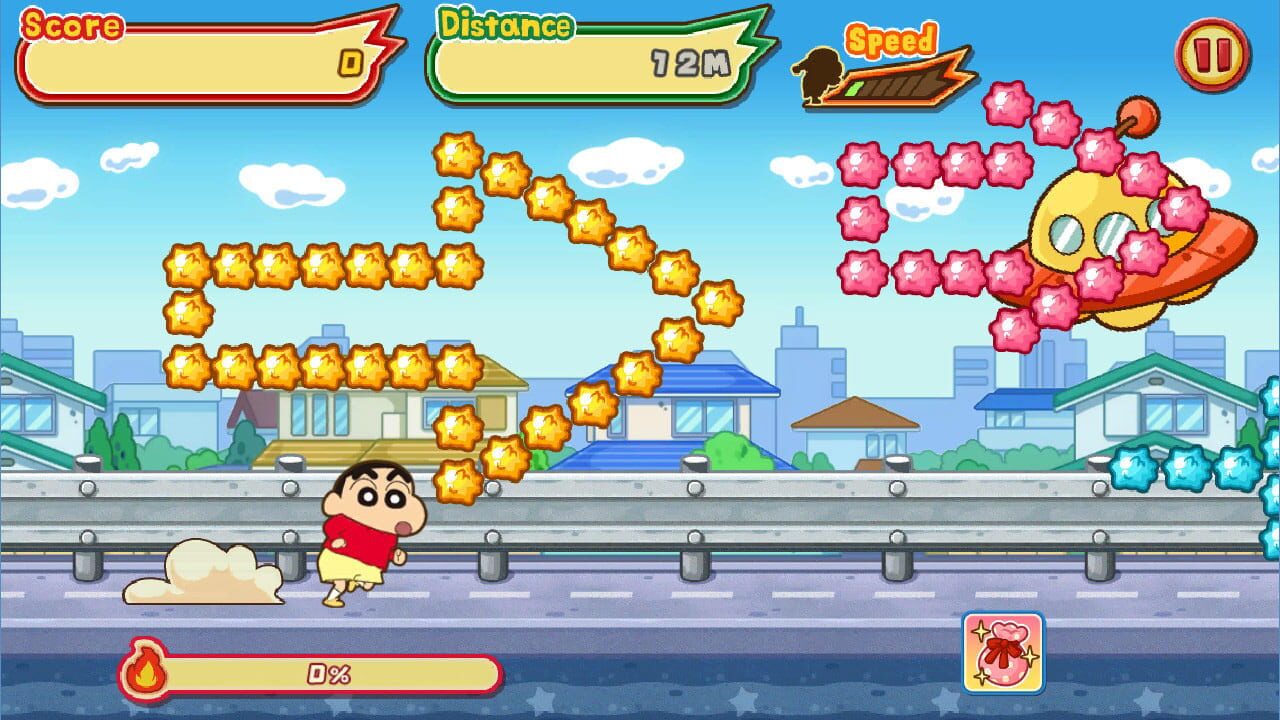This screenshot has height=720, width=1280.
Task: Click the antenna ball on the yellow UFO
Action: click(x=1138, y=117)
